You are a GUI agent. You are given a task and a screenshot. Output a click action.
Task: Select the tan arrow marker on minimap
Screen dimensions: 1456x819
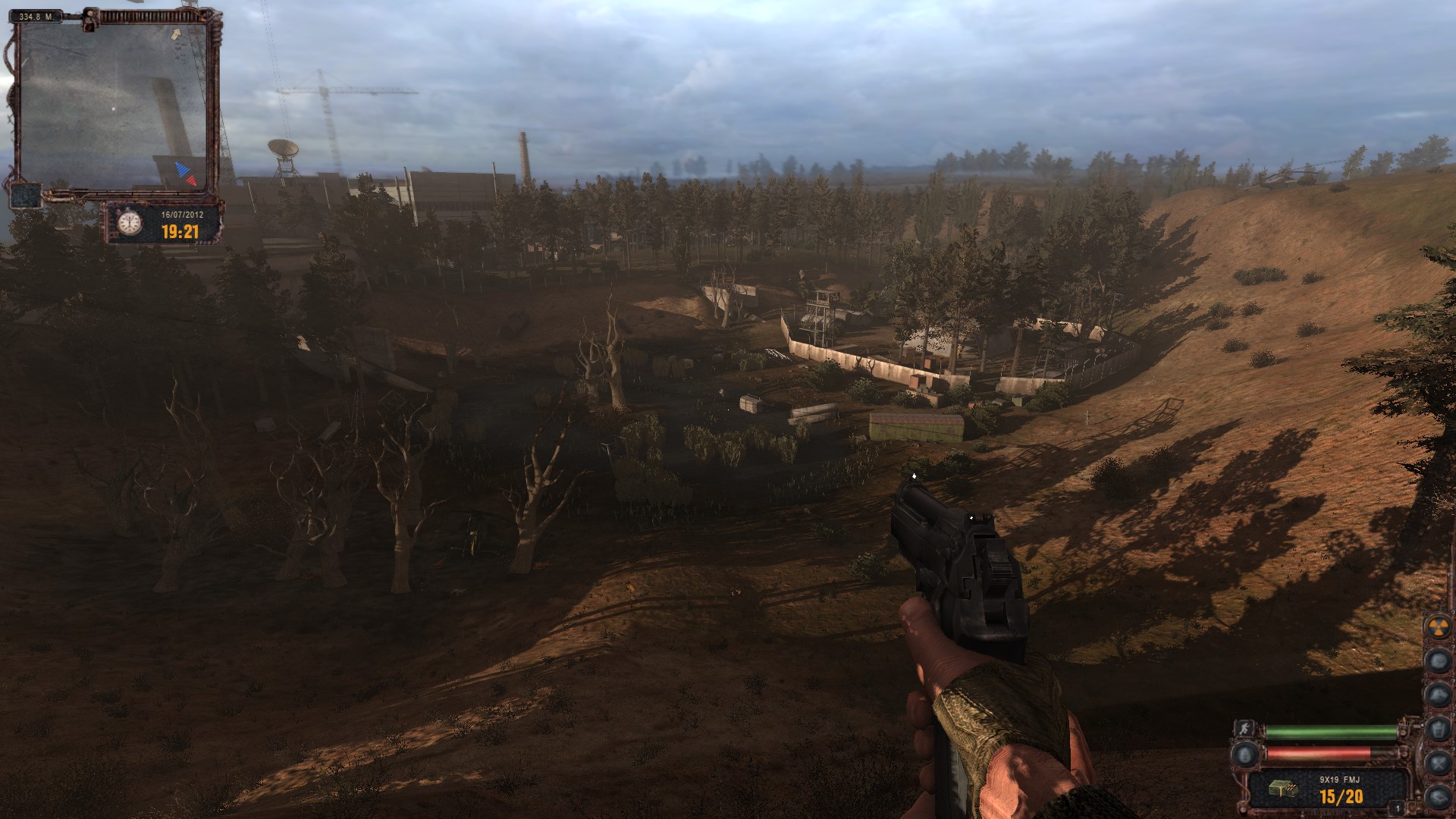[177, 33]
